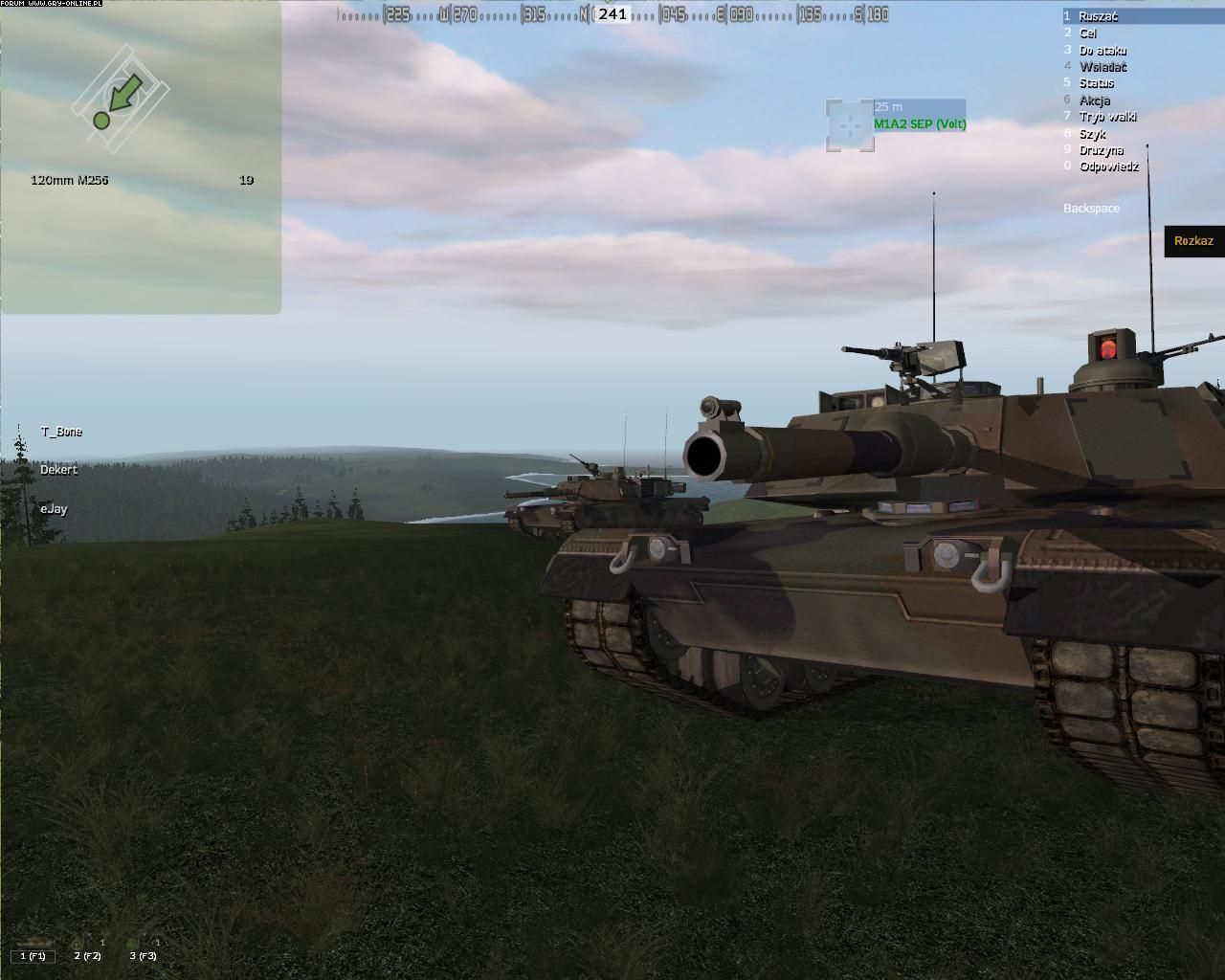
Task: Select the Ruszać command
Action: 1097,16
